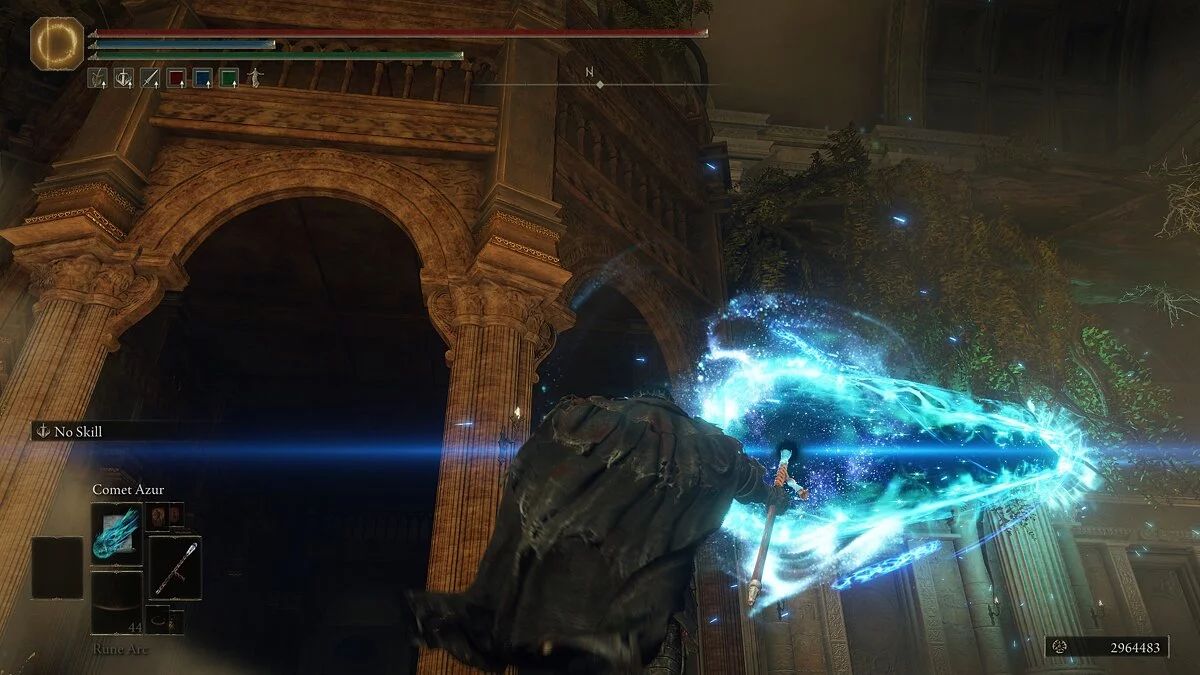1200x675 pixels.
Task: Select the Comet Azur spell slot
Action: pos(116,534)
